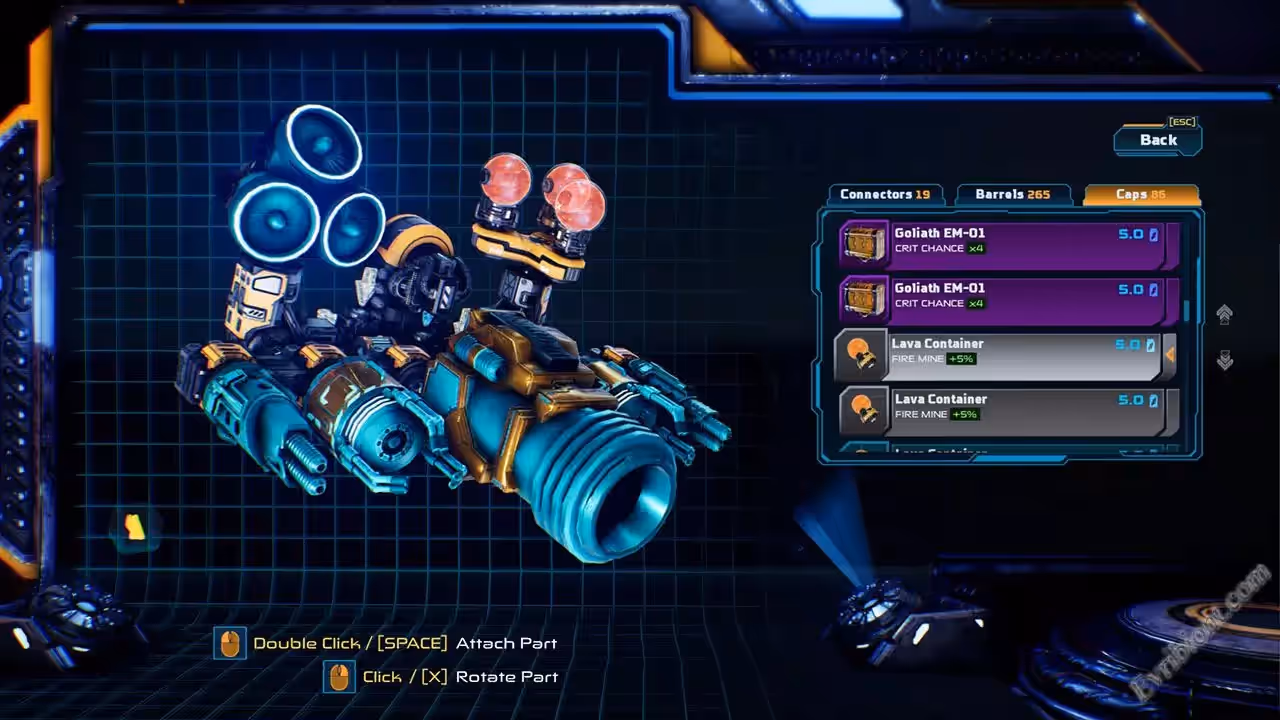Image resolution: width=1280 pixels, height=720 pixels.
Task: Click the parts list's down arrow
Action: point(1224,360)
